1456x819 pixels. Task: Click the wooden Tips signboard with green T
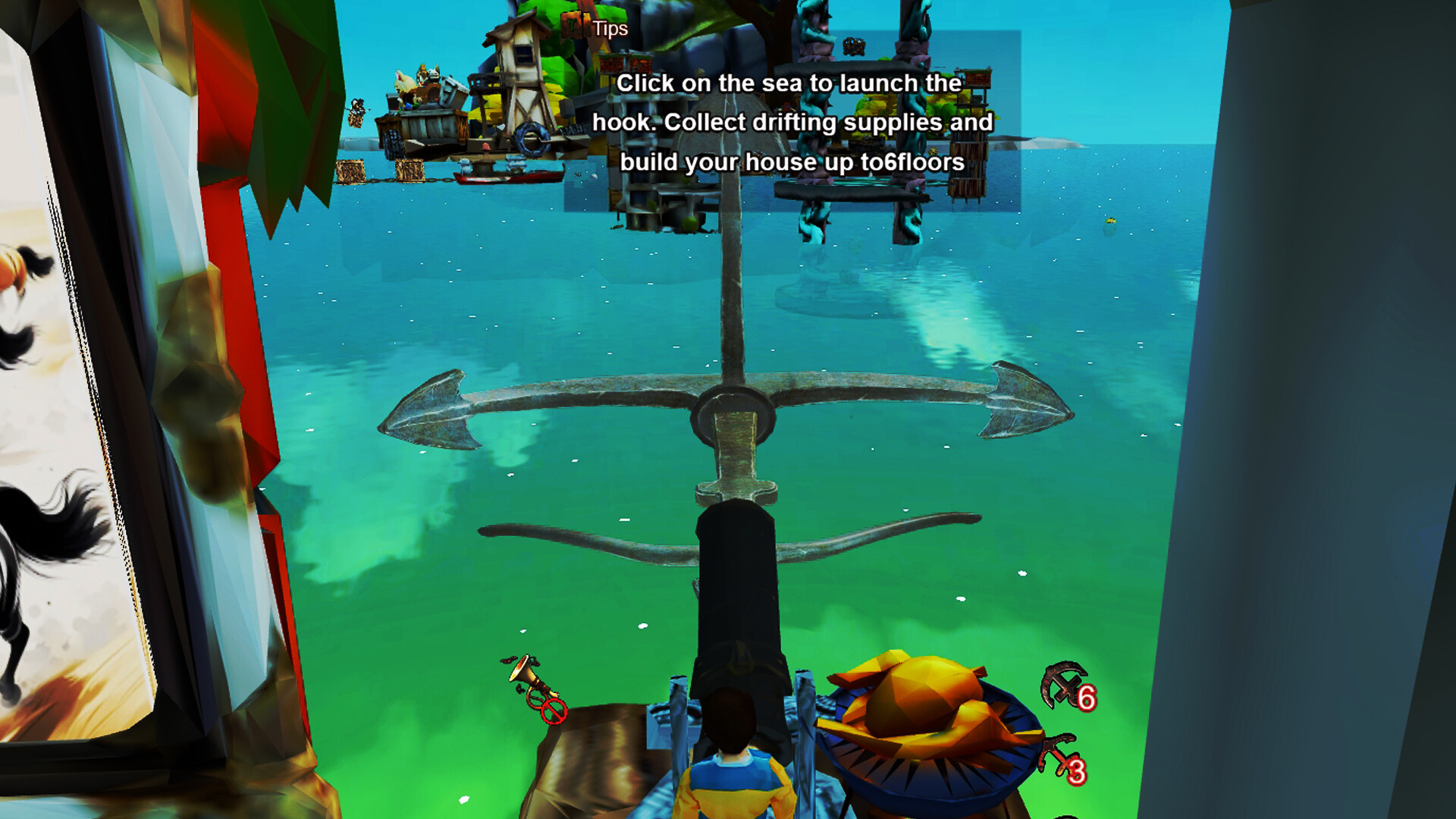[573, 25]
